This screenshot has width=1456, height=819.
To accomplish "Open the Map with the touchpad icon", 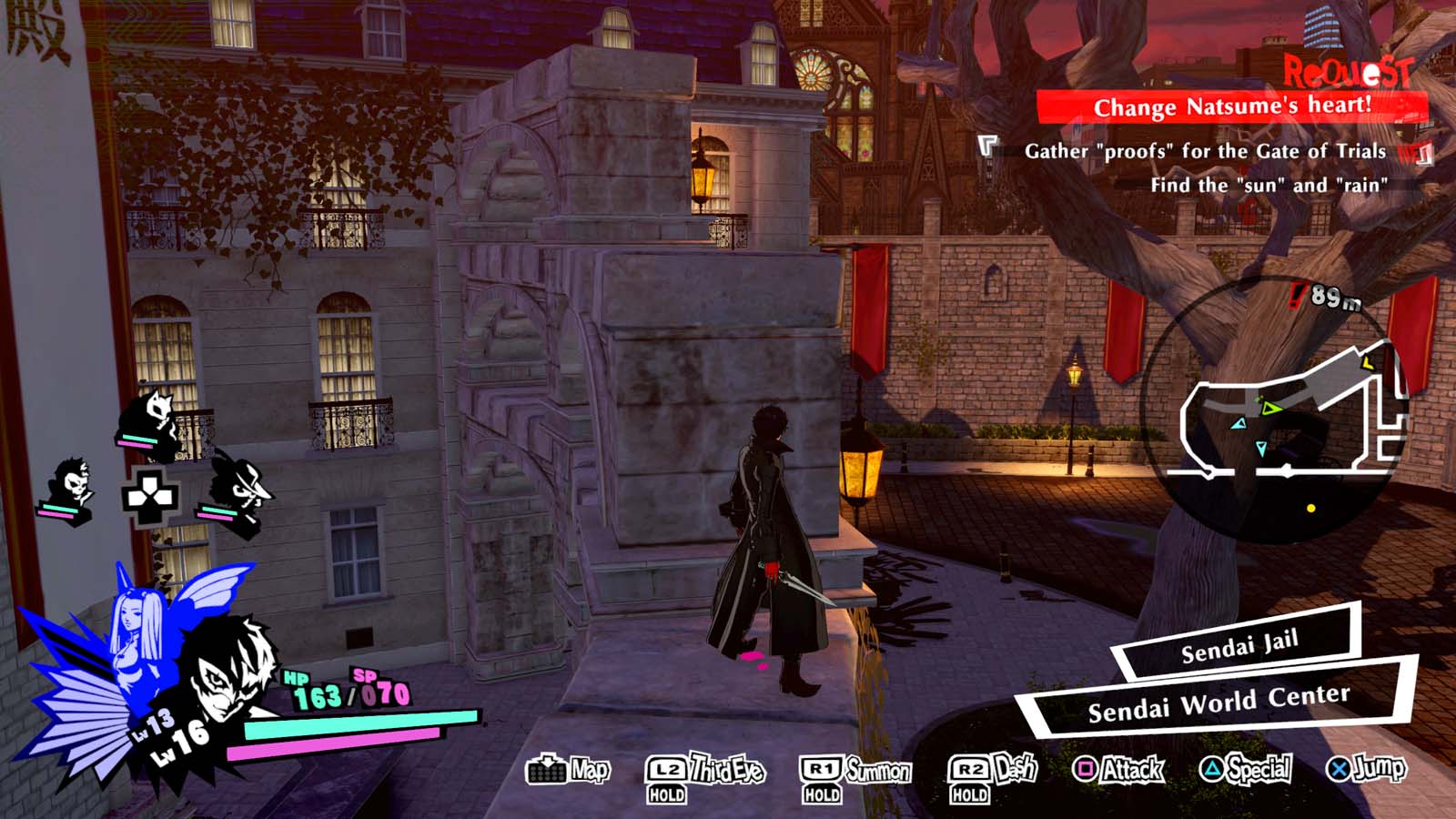I will point(547,773).
